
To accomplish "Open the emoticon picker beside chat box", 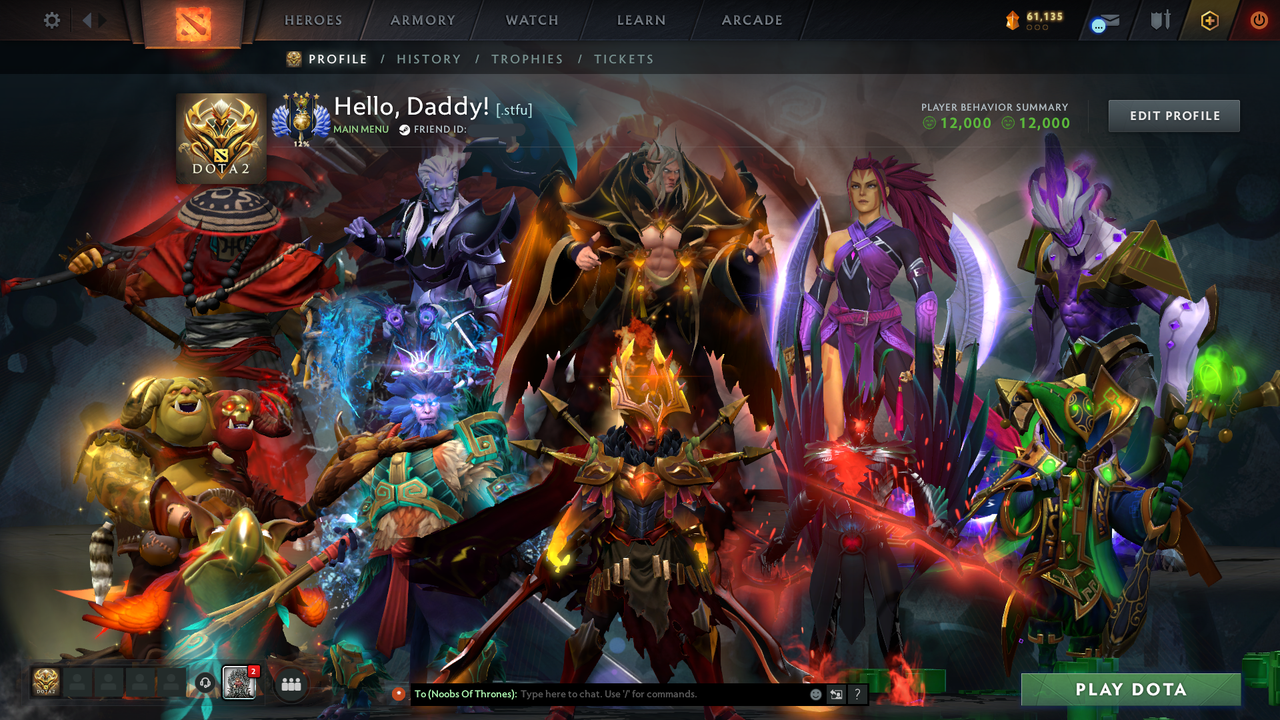I will pos(816,693).
